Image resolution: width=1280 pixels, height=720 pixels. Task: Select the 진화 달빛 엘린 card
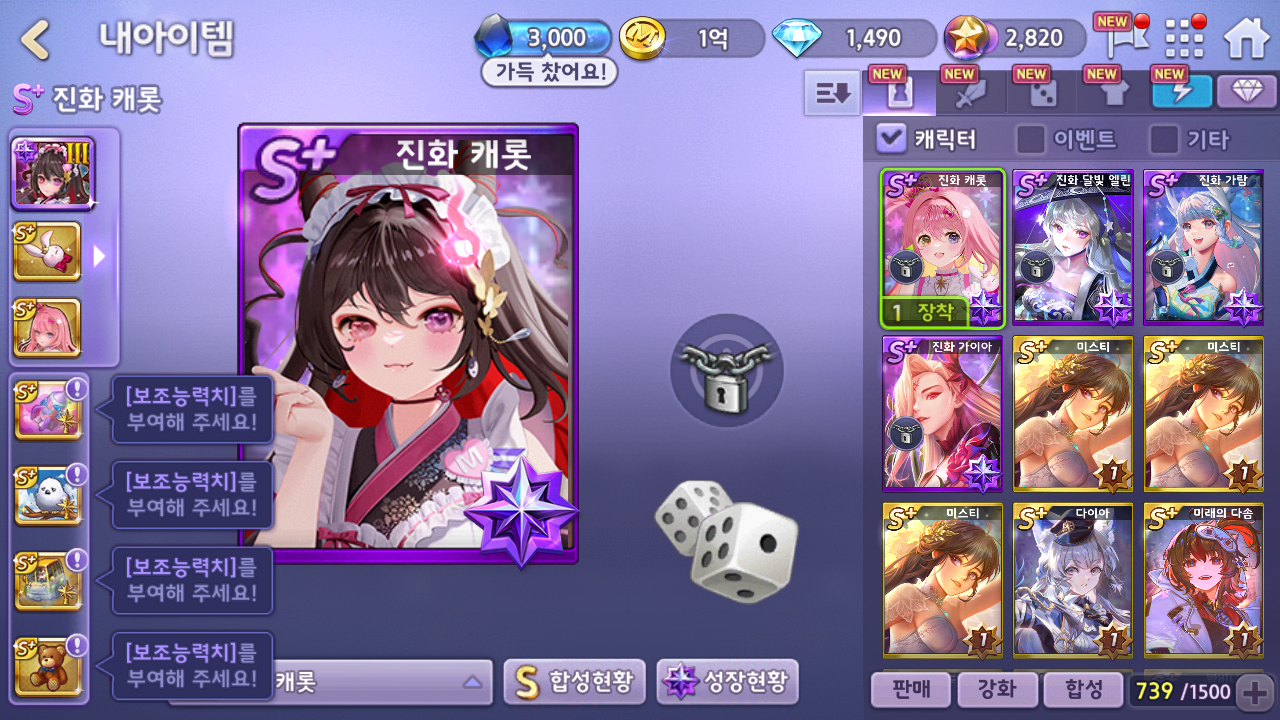[1073, 247]
